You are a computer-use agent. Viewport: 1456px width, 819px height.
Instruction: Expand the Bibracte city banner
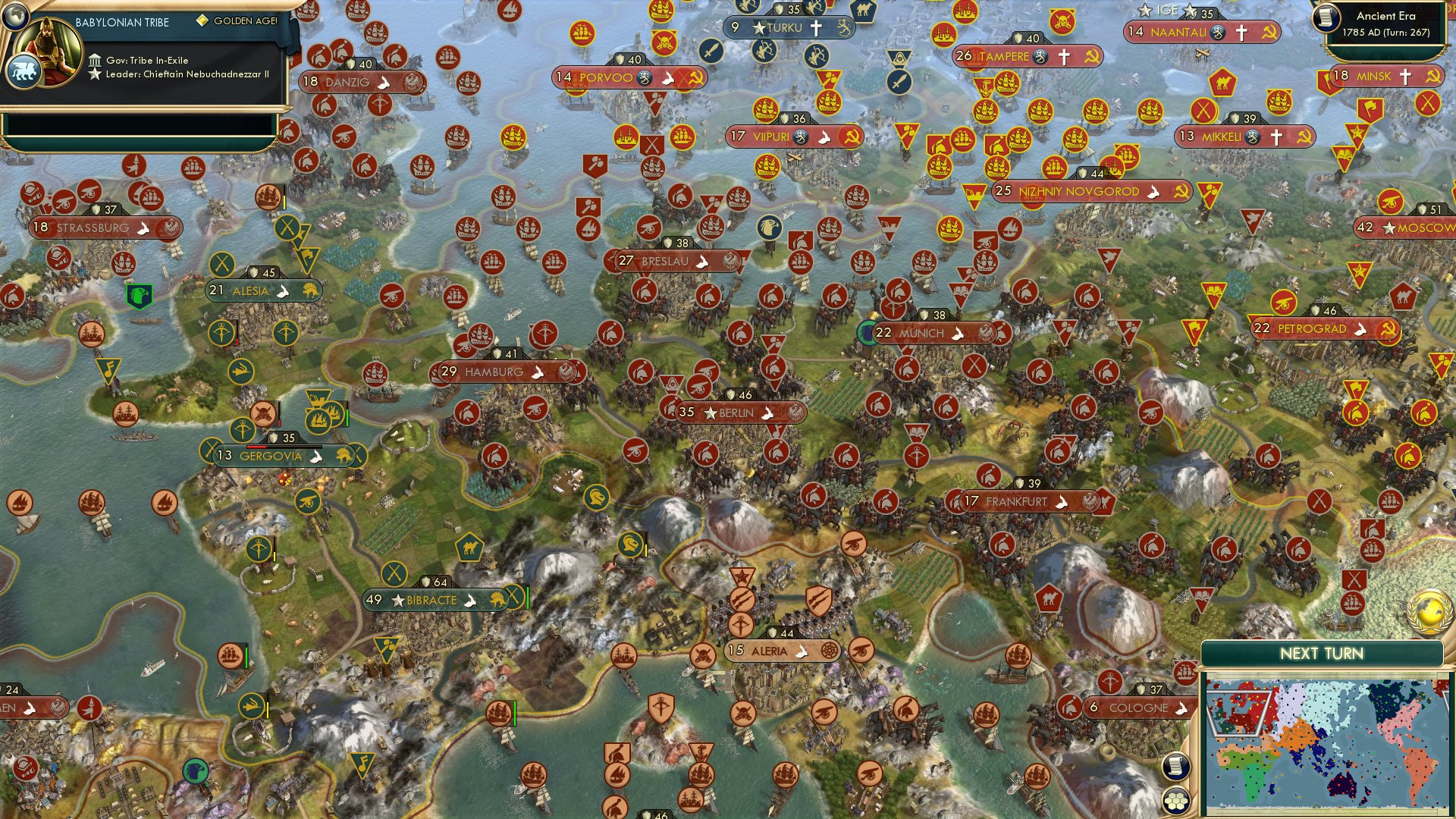point(432,600)
